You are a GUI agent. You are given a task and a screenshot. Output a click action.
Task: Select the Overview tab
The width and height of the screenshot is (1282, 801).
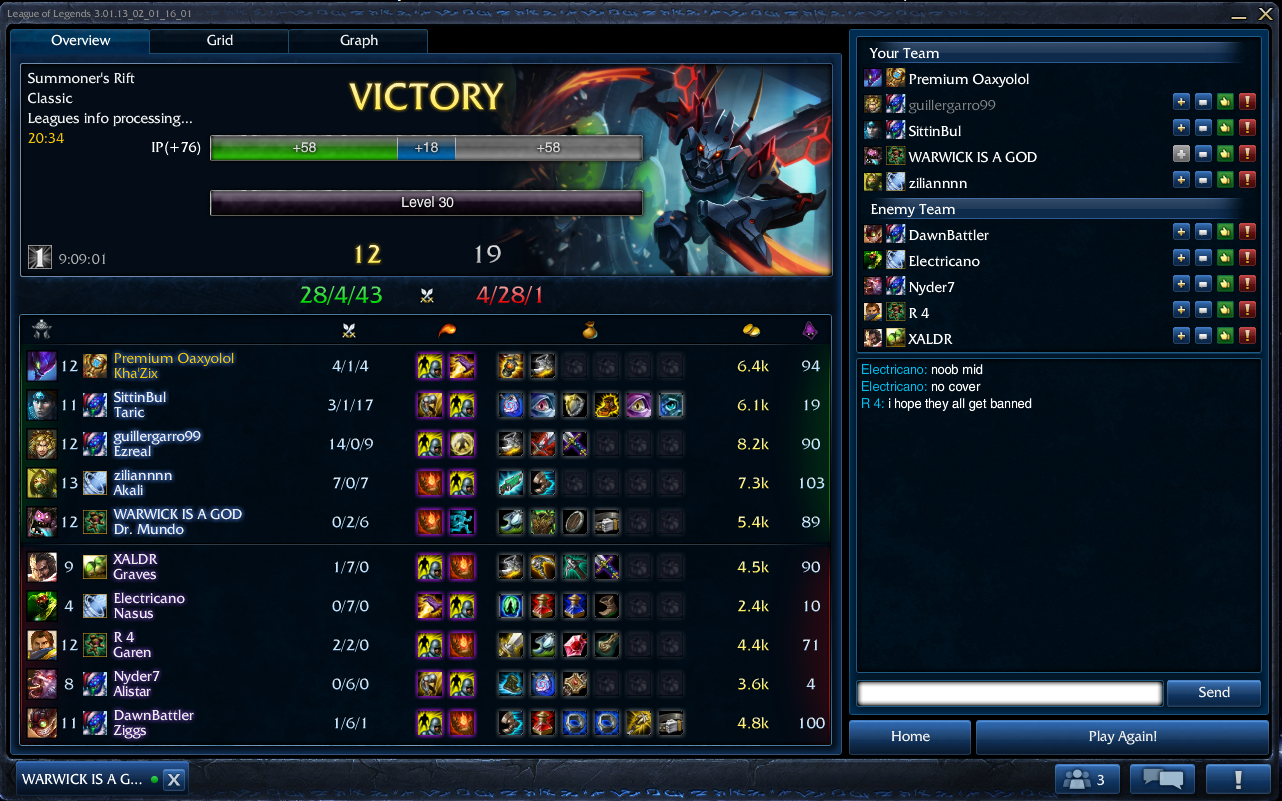coord(81,41)
